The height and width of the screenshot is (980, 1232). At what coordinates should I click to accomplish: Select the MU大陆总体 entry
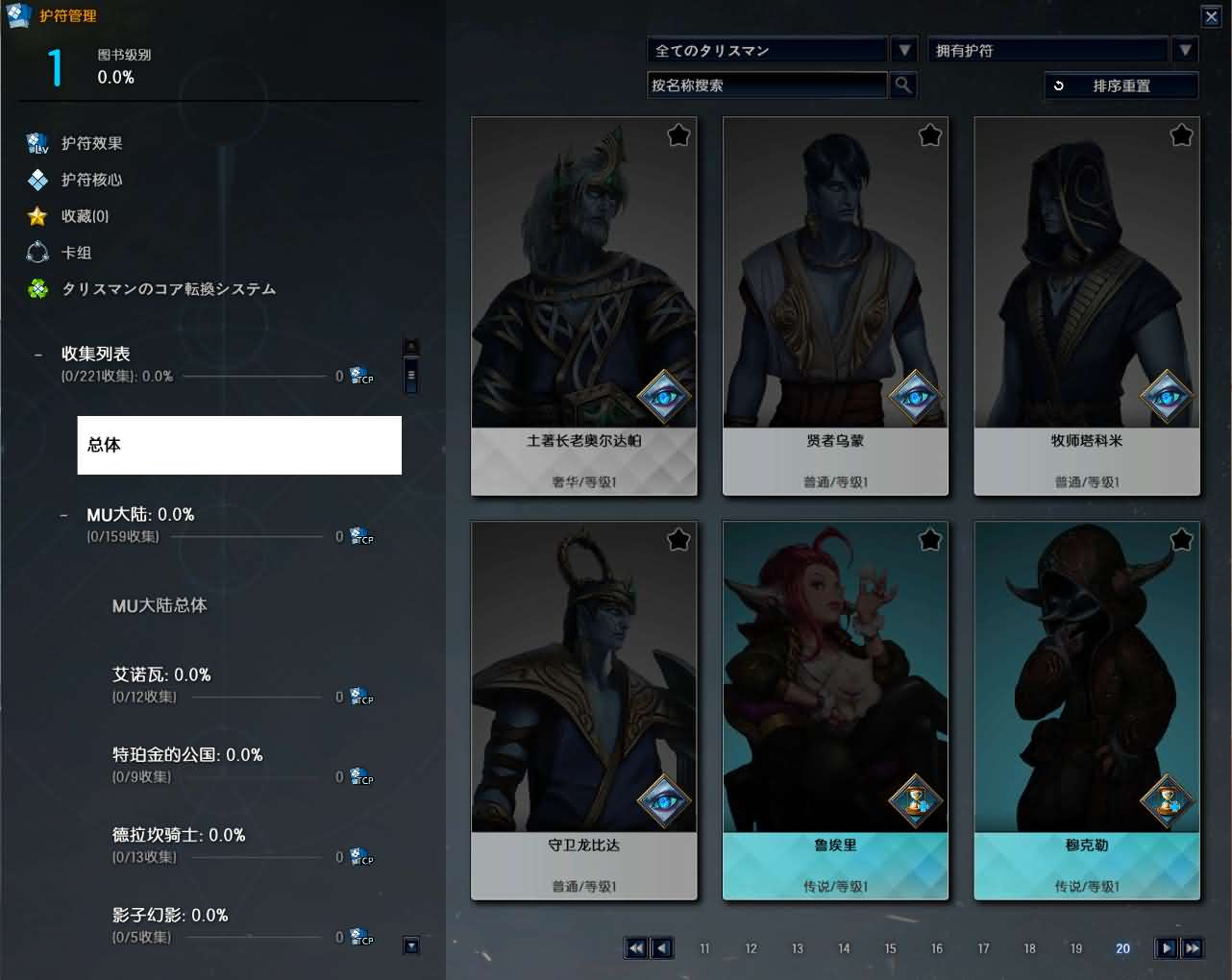(x=160, y=605)
